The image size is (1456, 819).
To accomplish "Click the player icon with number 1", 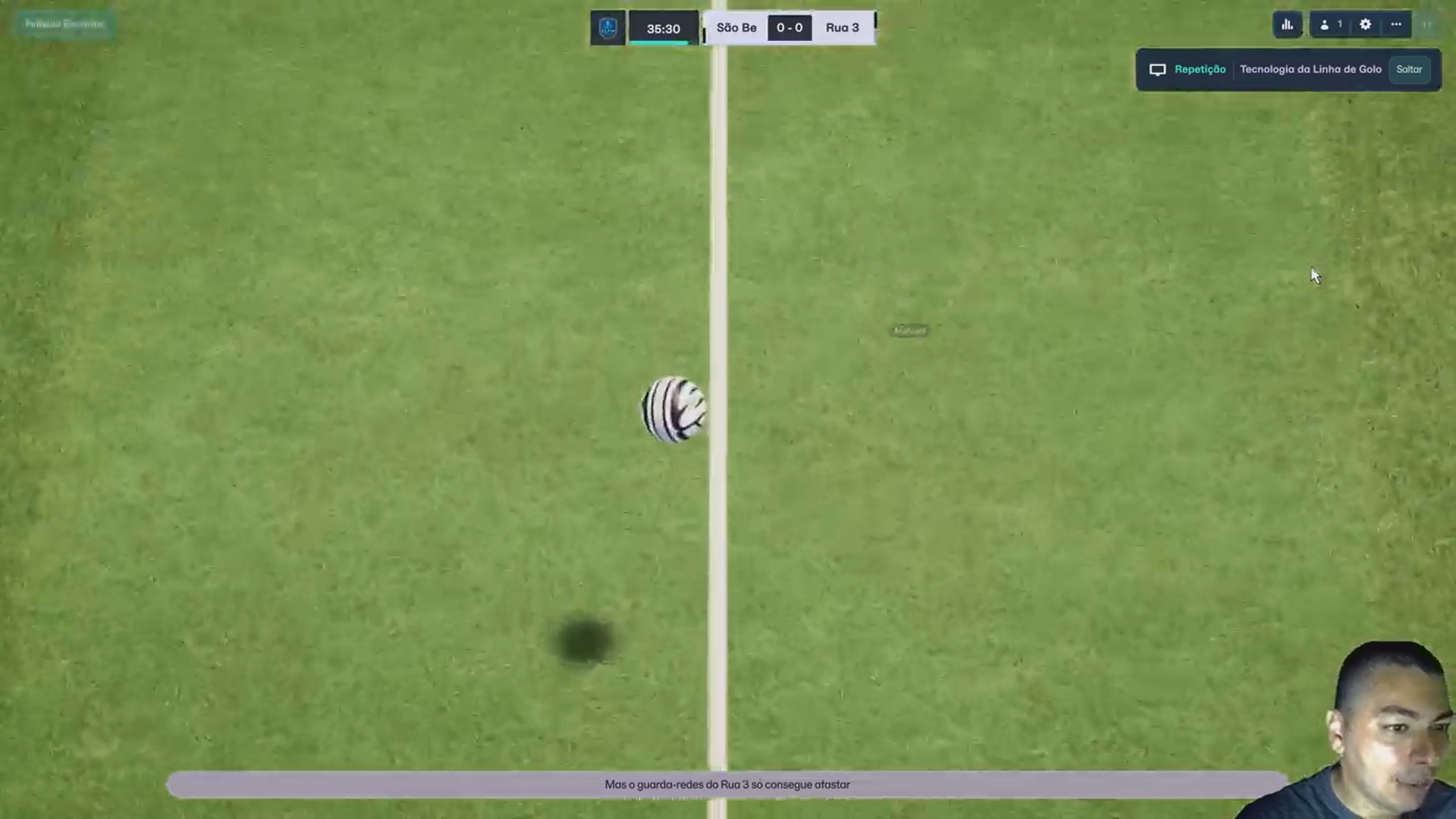I will (x=1331, y=25).
